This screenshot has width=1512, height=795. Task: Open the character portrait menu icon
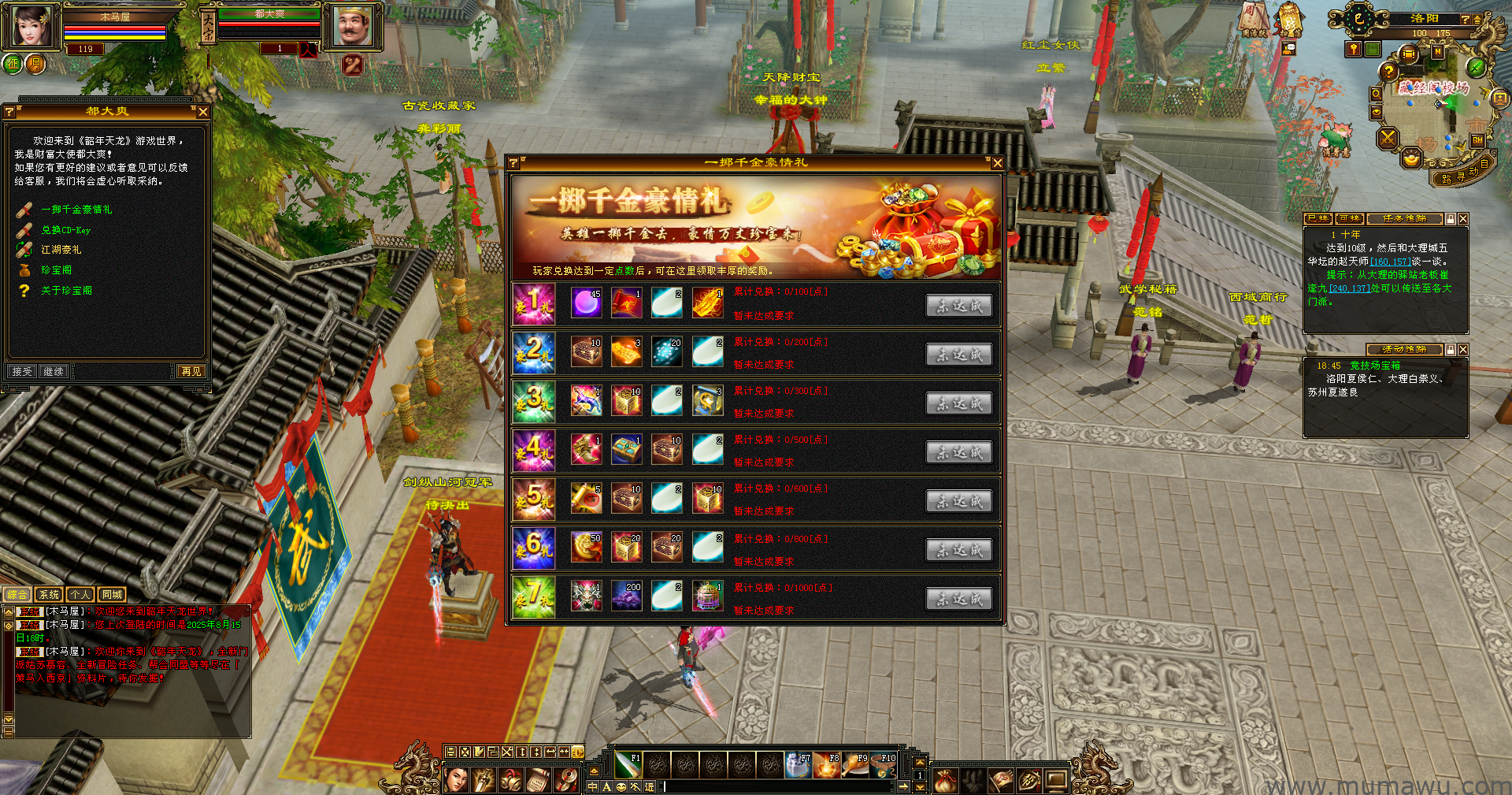457,780
